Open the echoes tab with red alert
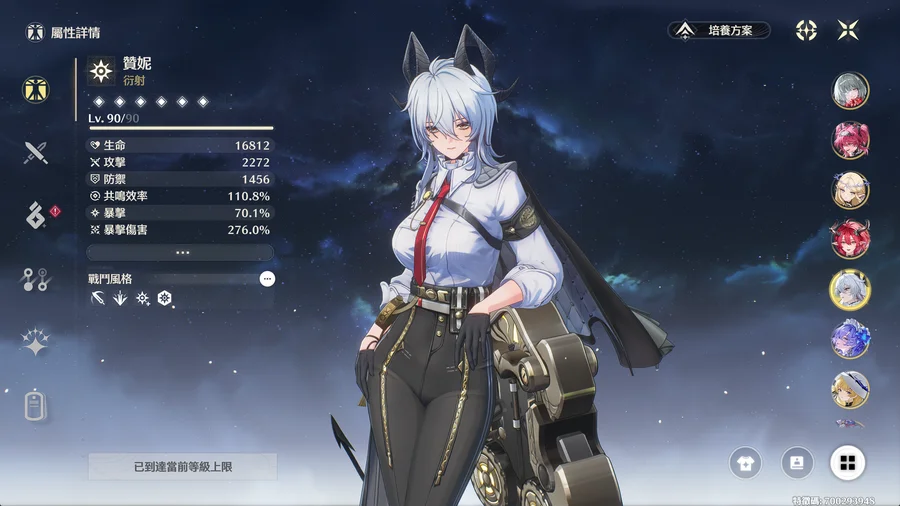The width and height of the screenshot is (900, 506). tap(37, 215)
